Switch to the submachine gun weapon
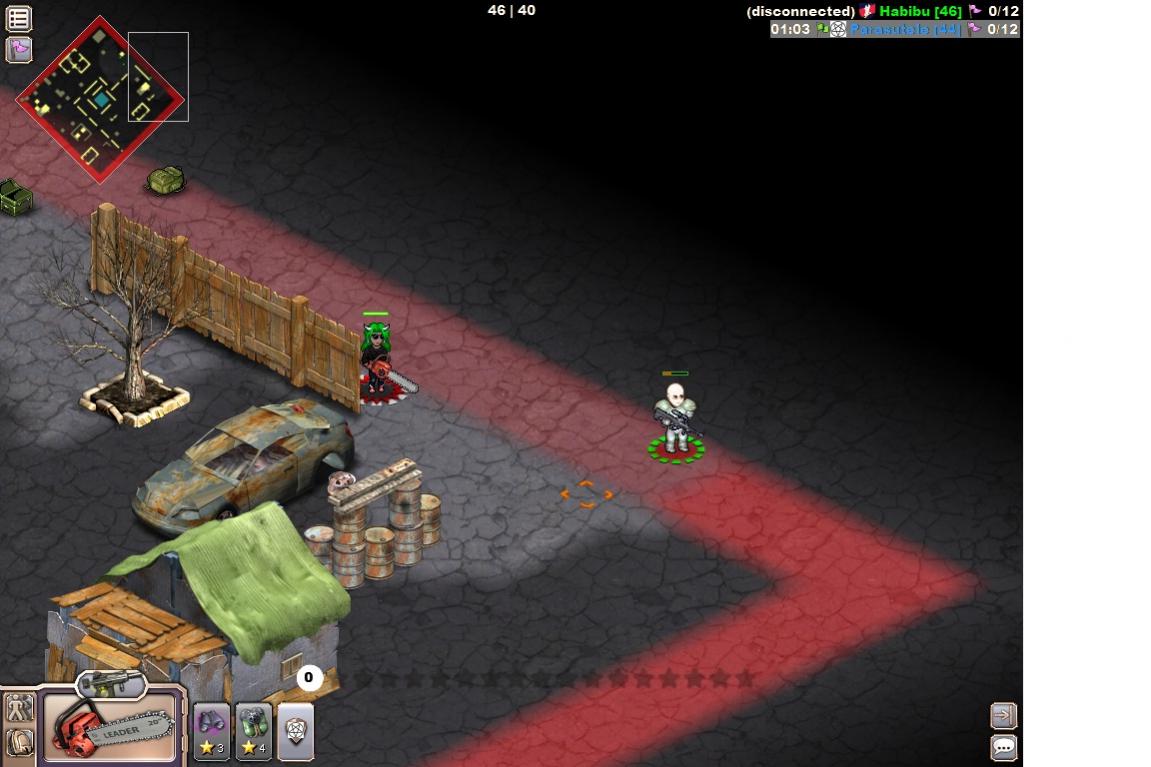 click(111, 685)
